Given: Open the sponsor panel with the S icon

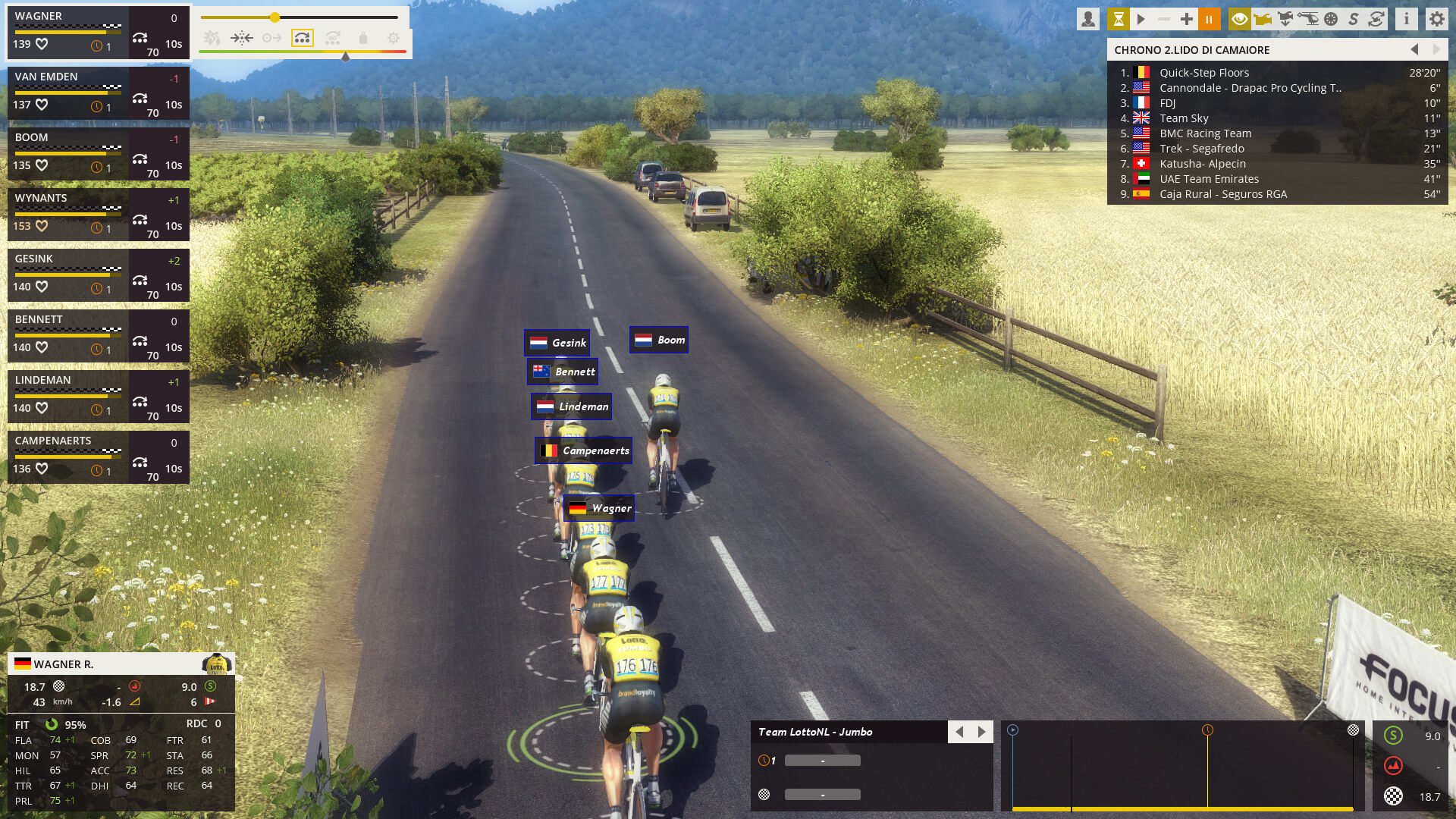Looking at the screenshot, I should point(1354,19).
